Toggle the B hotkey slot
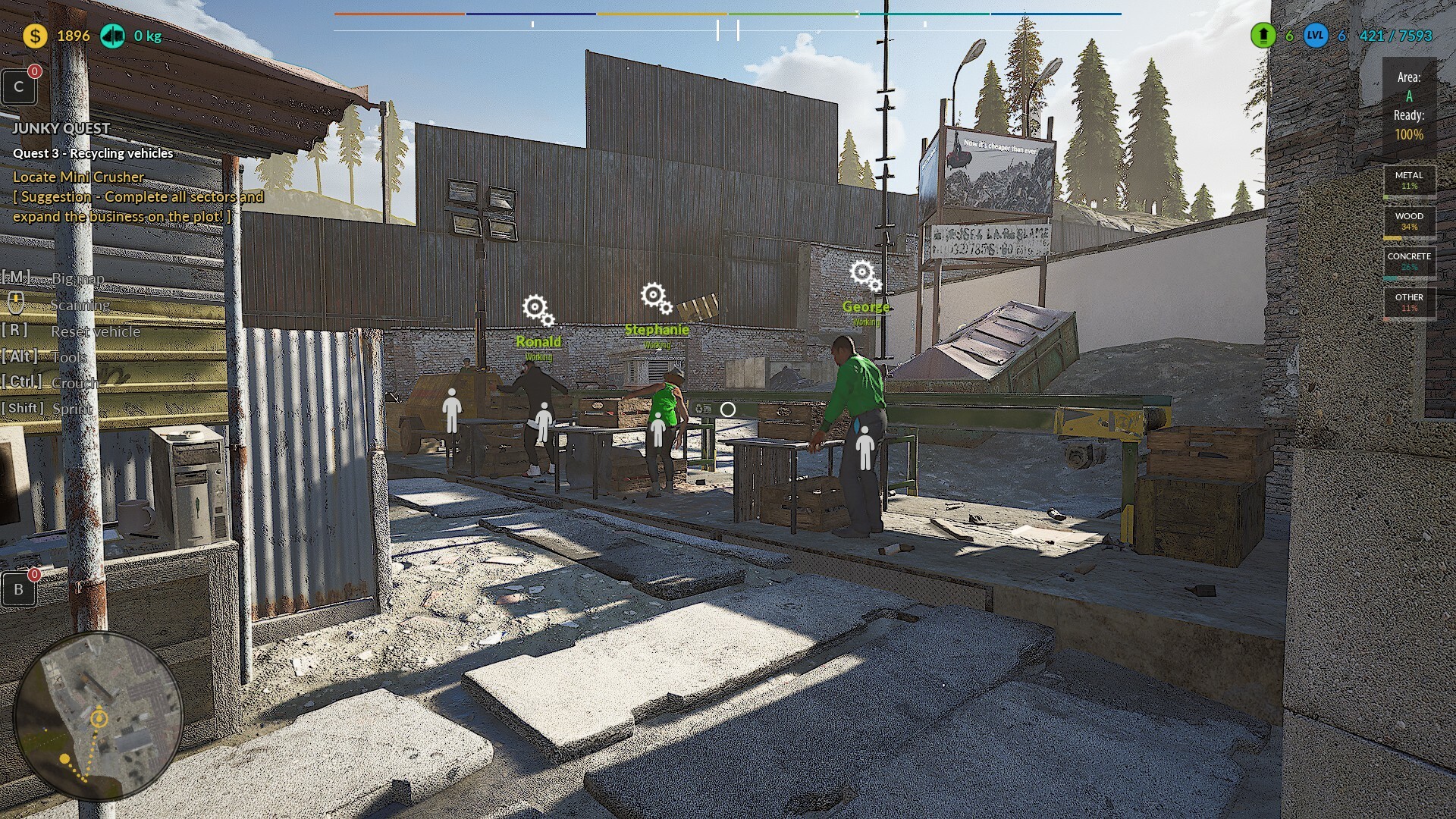This screenshot has width=1456, height=819. pyautogui.click(x=19, y=588)
